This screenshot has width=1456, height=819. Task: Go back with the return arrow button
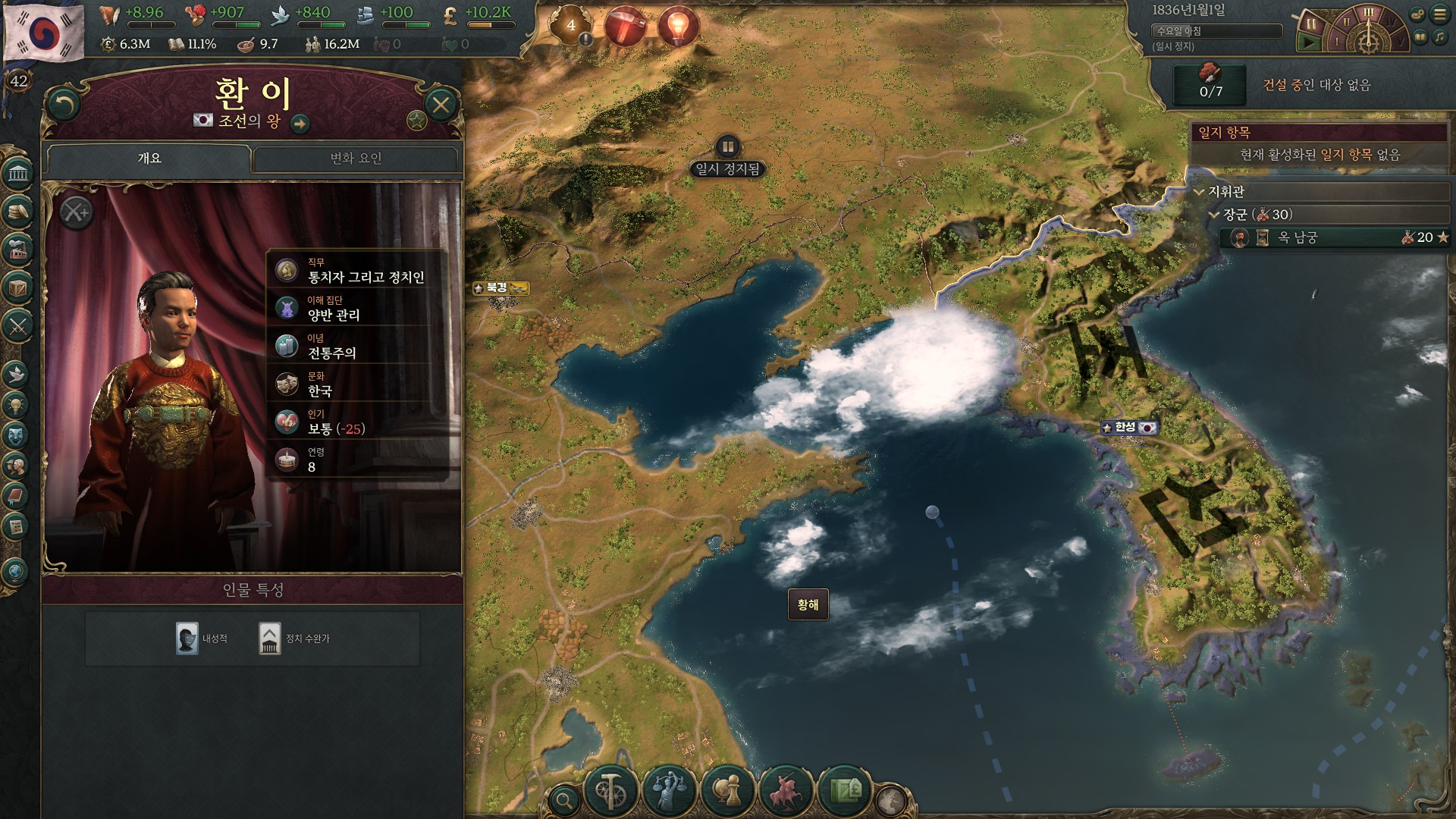(64, 104)
